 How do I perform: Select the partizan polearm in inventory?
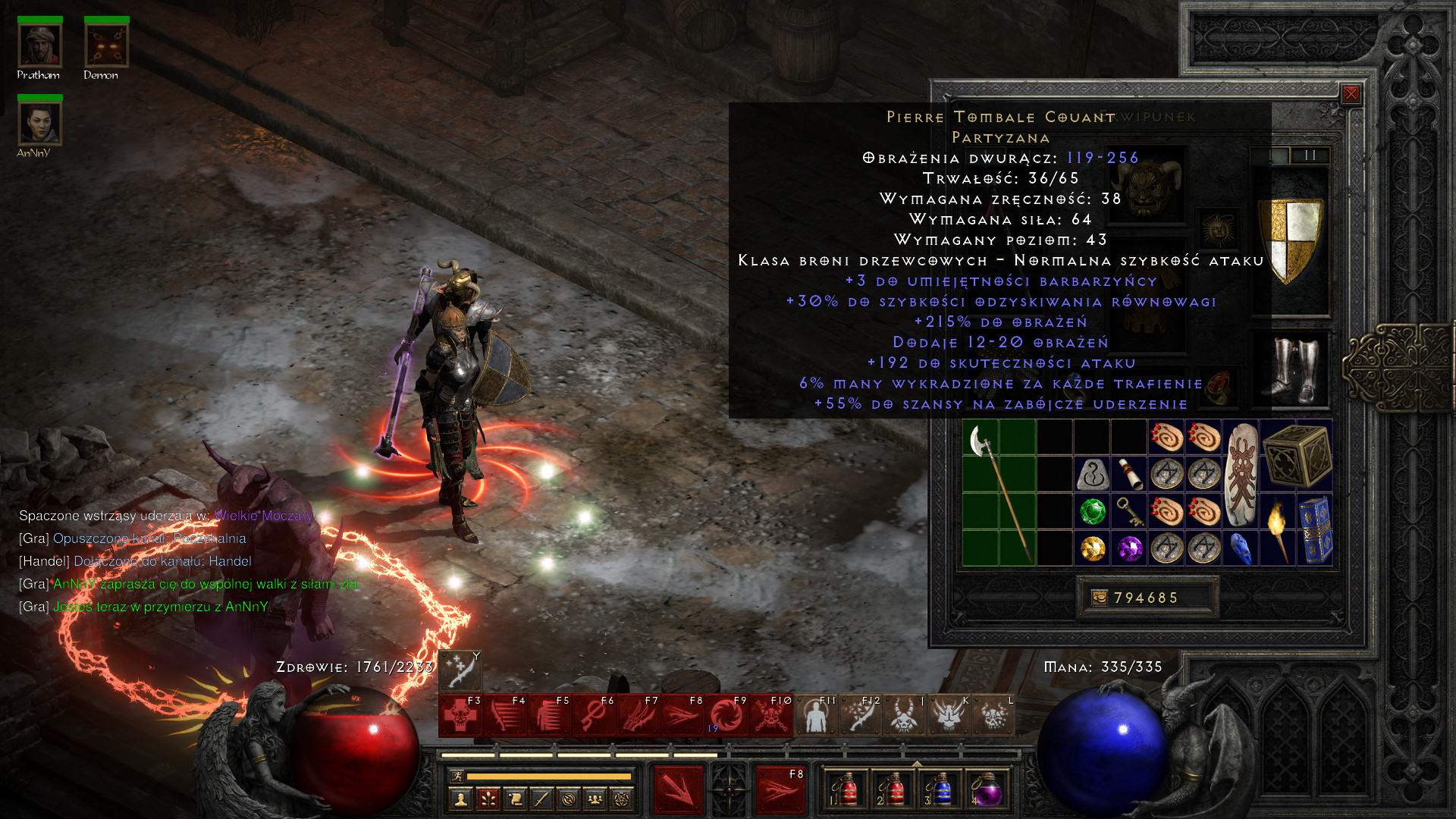(x=999, y=493)
